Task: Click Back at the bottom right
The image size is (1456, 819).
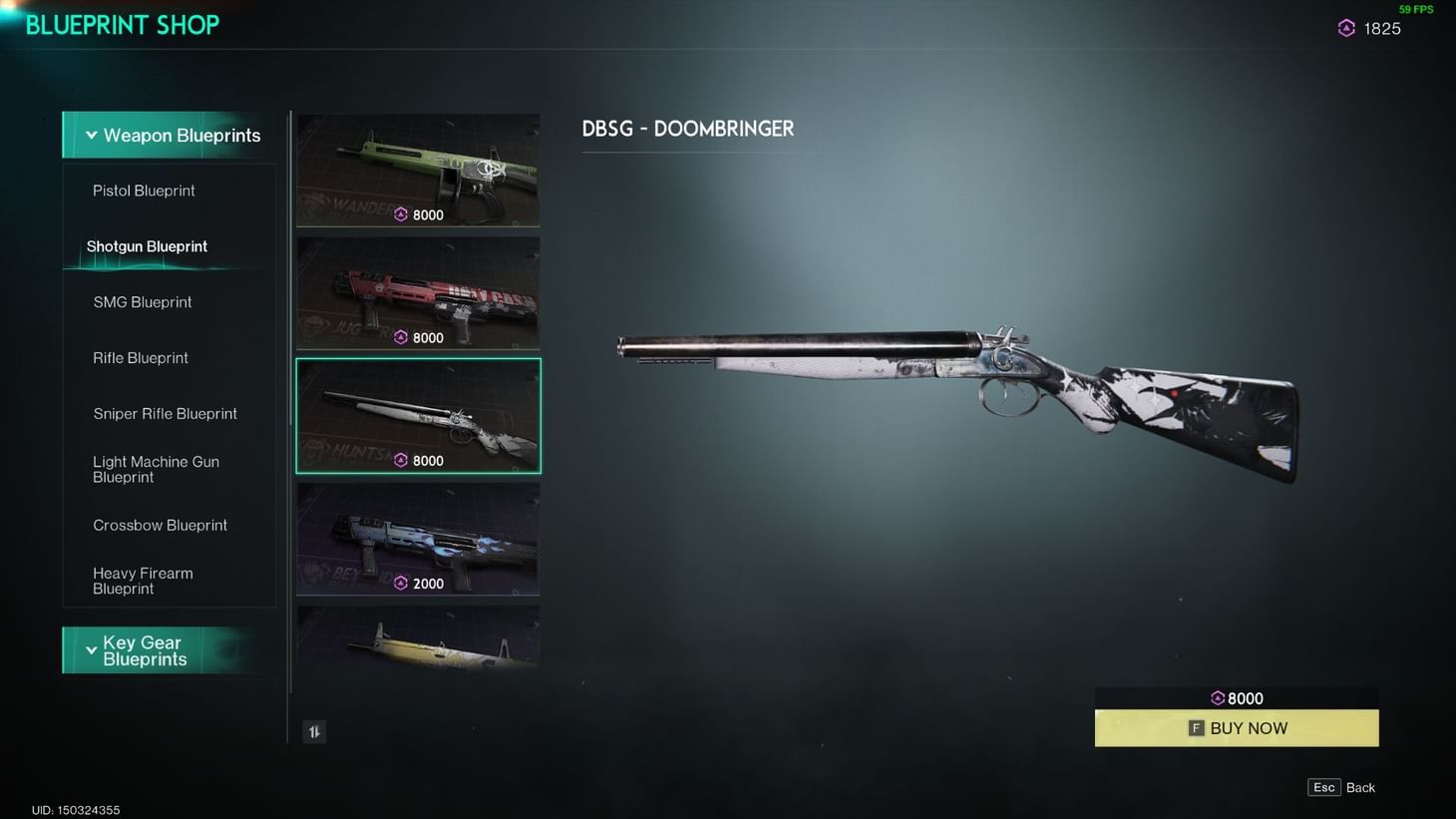Action: click(1358, 787)
